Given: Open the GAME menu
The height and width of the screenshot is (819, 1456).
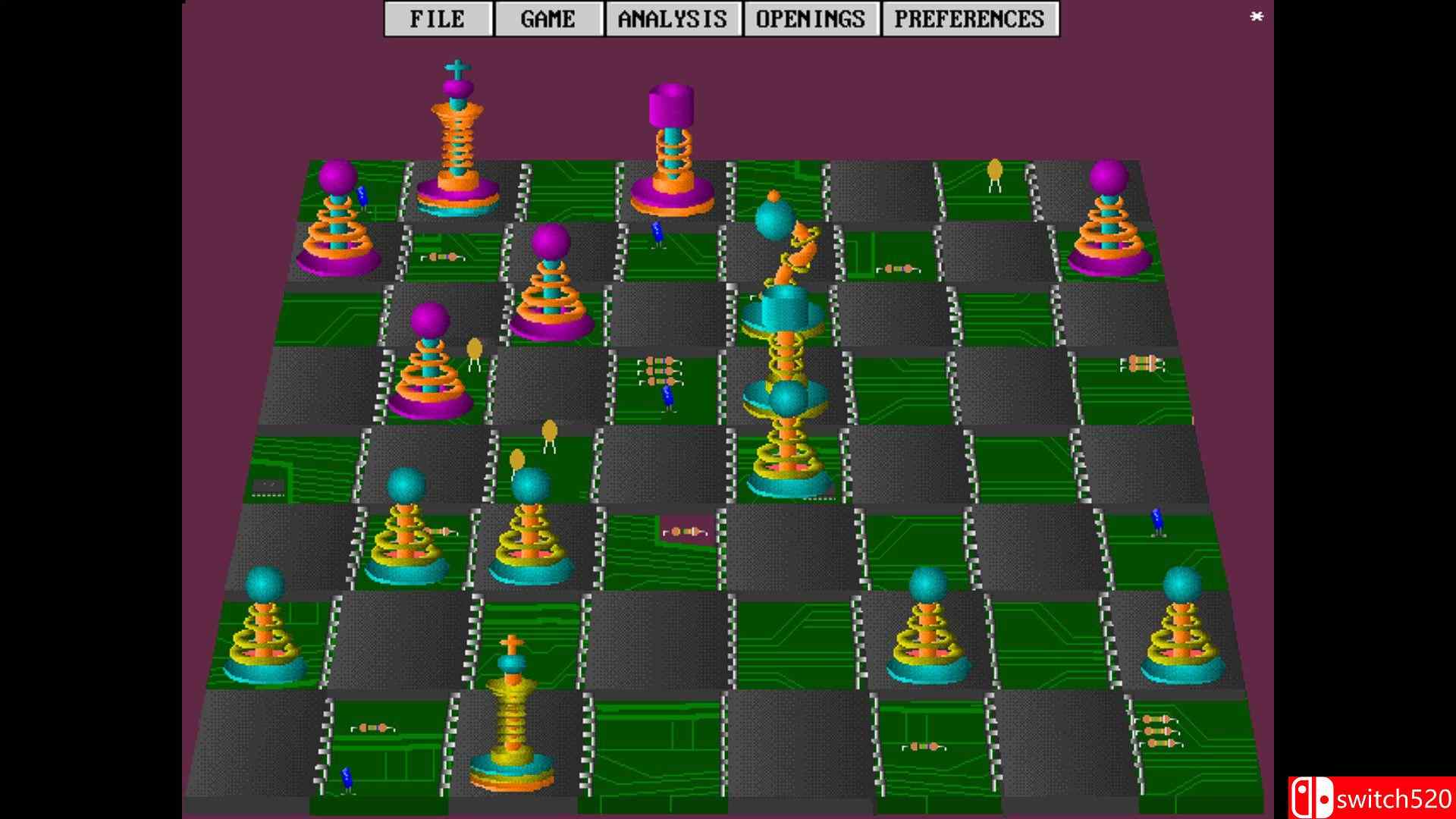Looking at the screenshot, I should click(x=548, y=17).
